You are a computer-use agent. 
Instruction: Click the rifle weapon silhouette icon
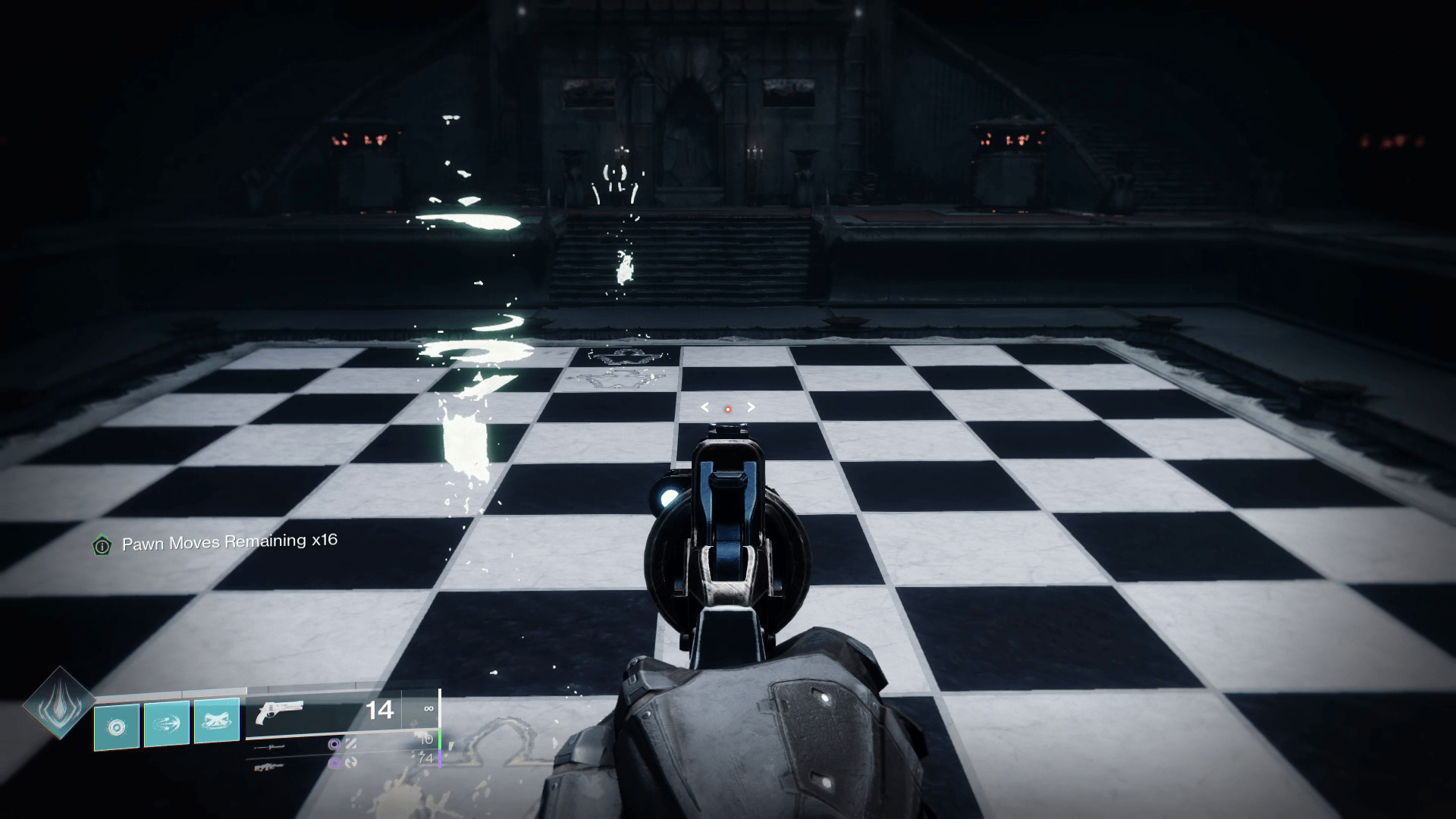pyautogui.click(x=269, y=767)
